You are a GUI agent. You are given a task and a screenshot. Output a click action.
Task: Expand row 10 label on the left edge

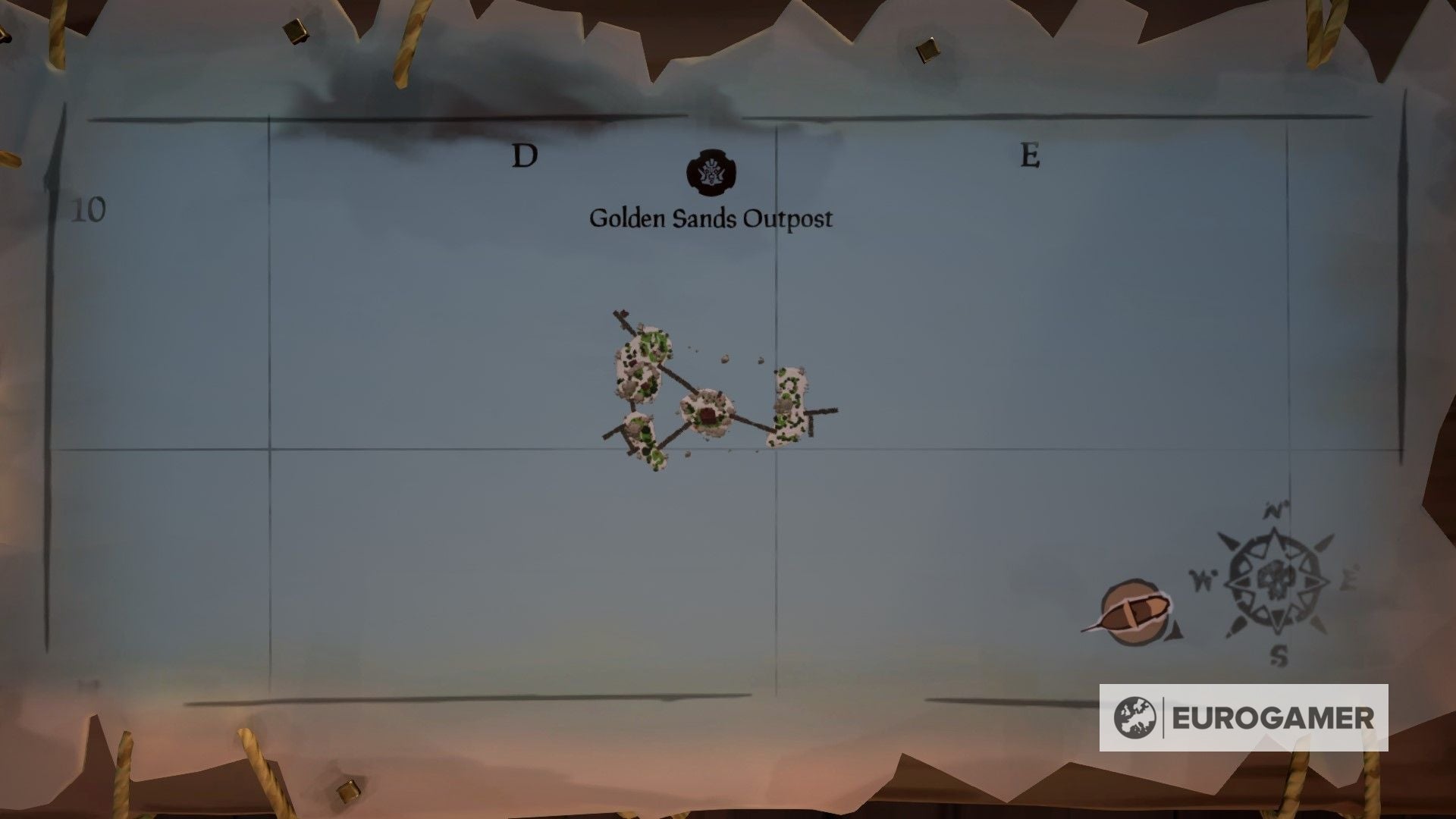point(90,209)
